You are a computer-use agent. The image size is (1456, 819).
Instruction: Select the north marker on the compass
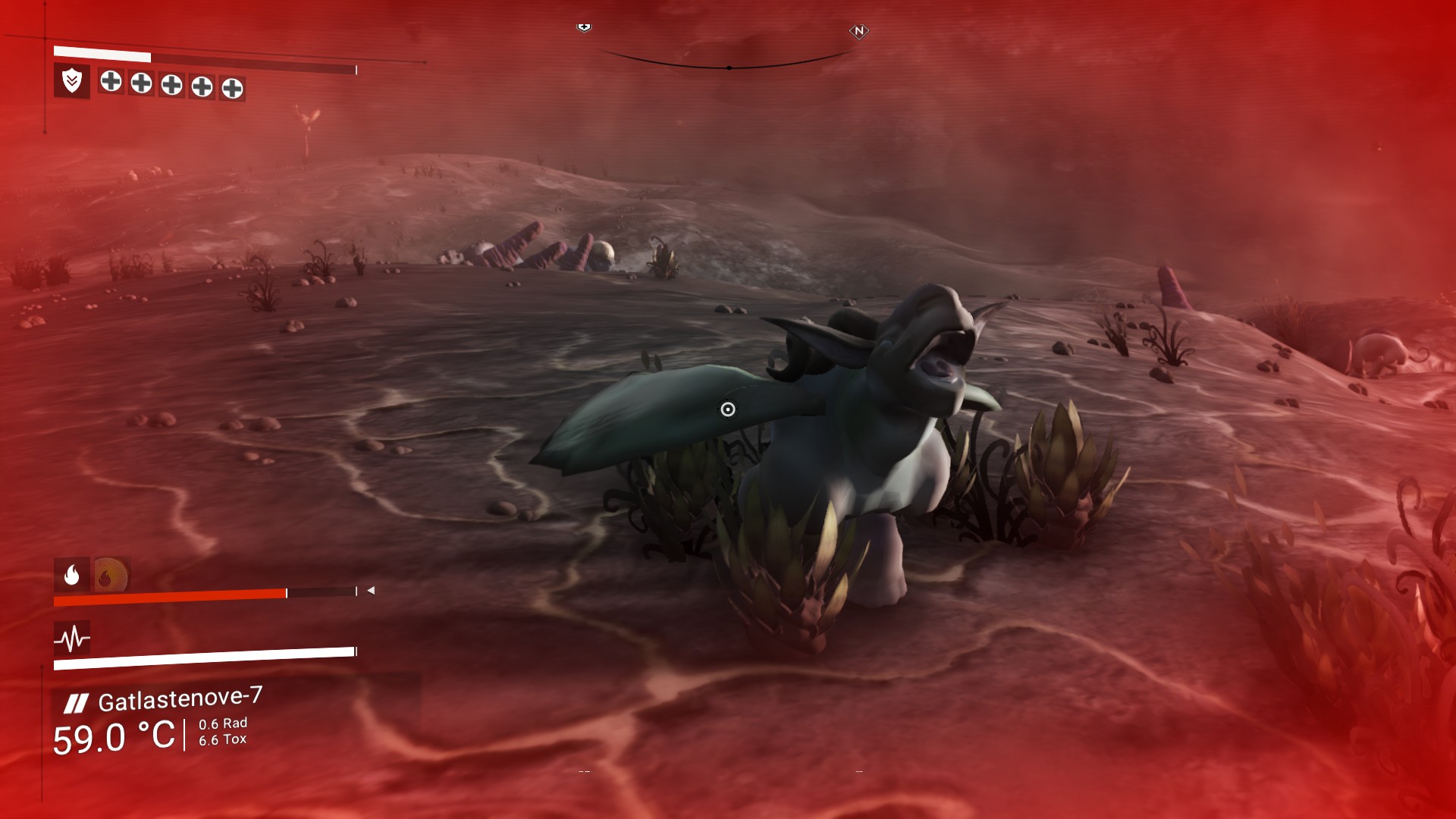(858, 31)
